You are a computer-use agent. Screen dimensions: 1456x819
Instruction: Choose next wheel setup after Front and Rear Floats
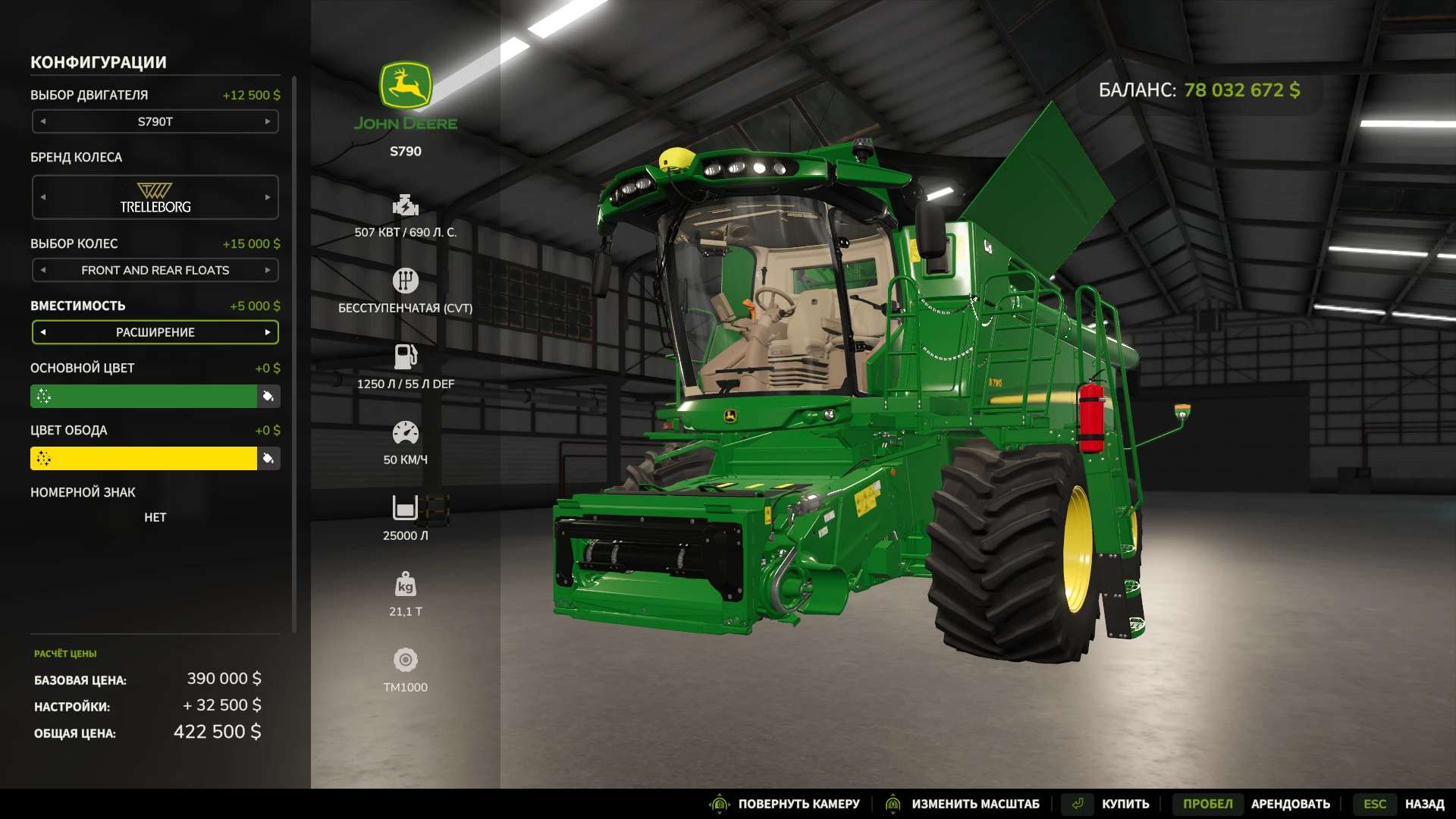coord(268,270)
